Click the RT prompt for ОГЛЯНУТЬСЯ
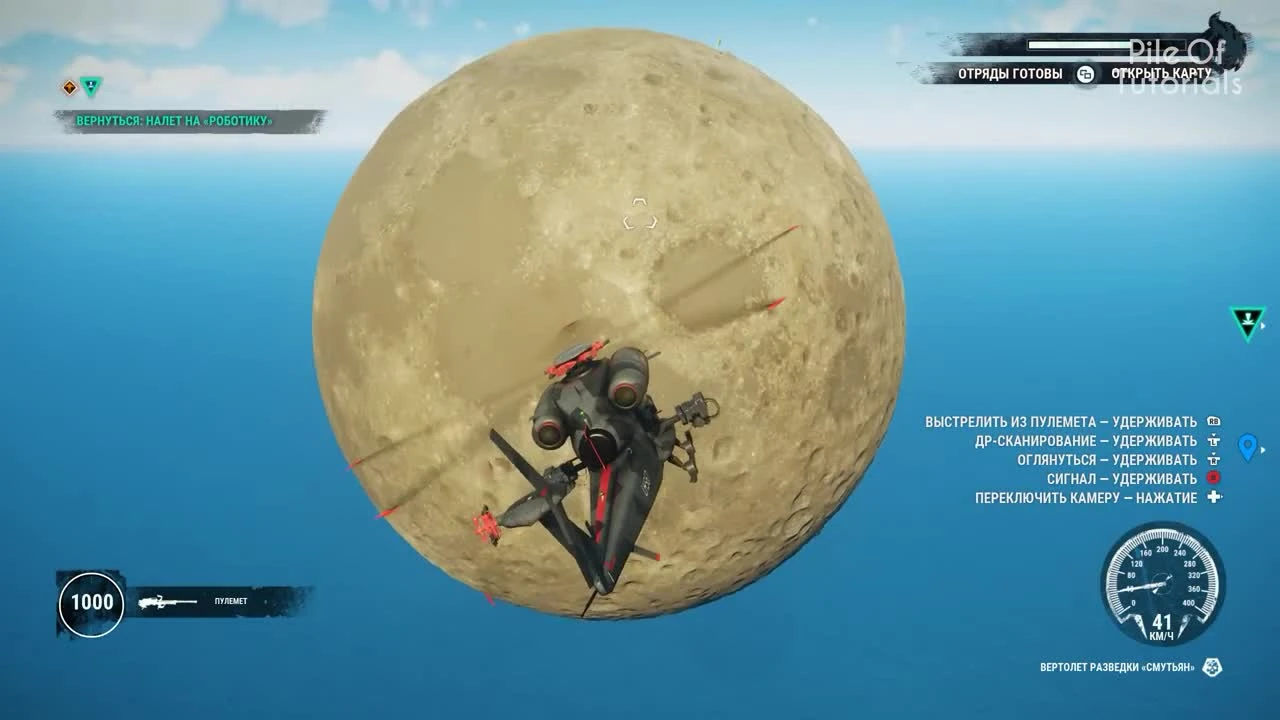This screenshot has height=720, width=1280. (x=1214, y=459)
